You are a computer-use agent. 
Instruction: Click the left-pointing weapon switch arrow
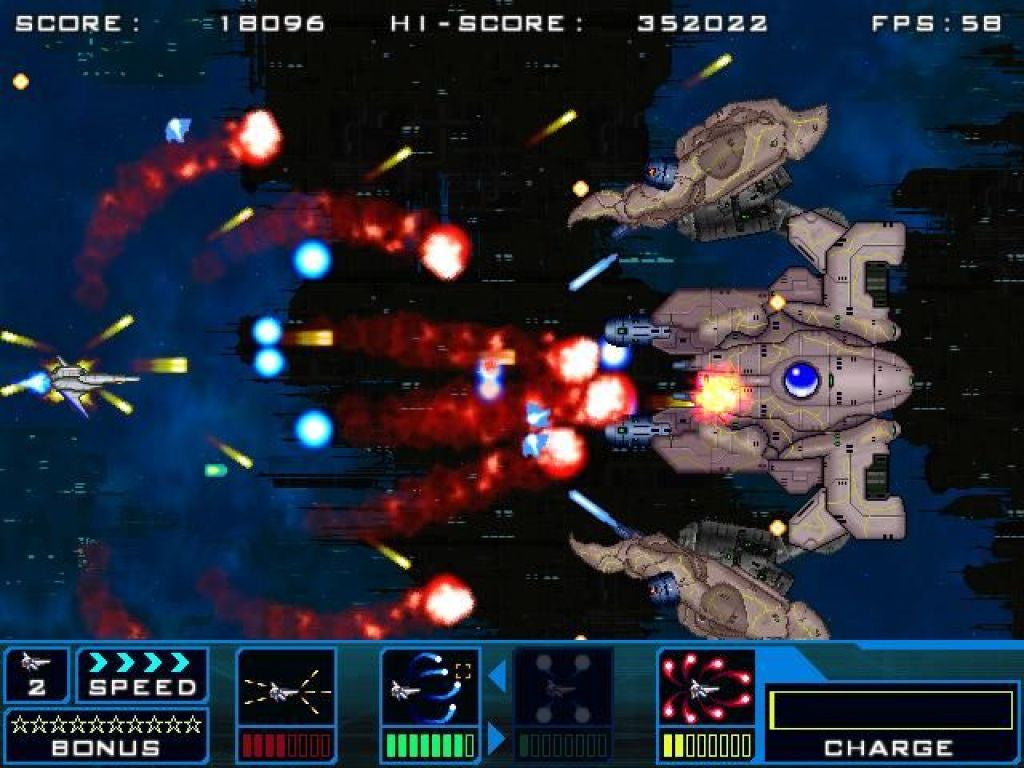[x=497, y=677]
